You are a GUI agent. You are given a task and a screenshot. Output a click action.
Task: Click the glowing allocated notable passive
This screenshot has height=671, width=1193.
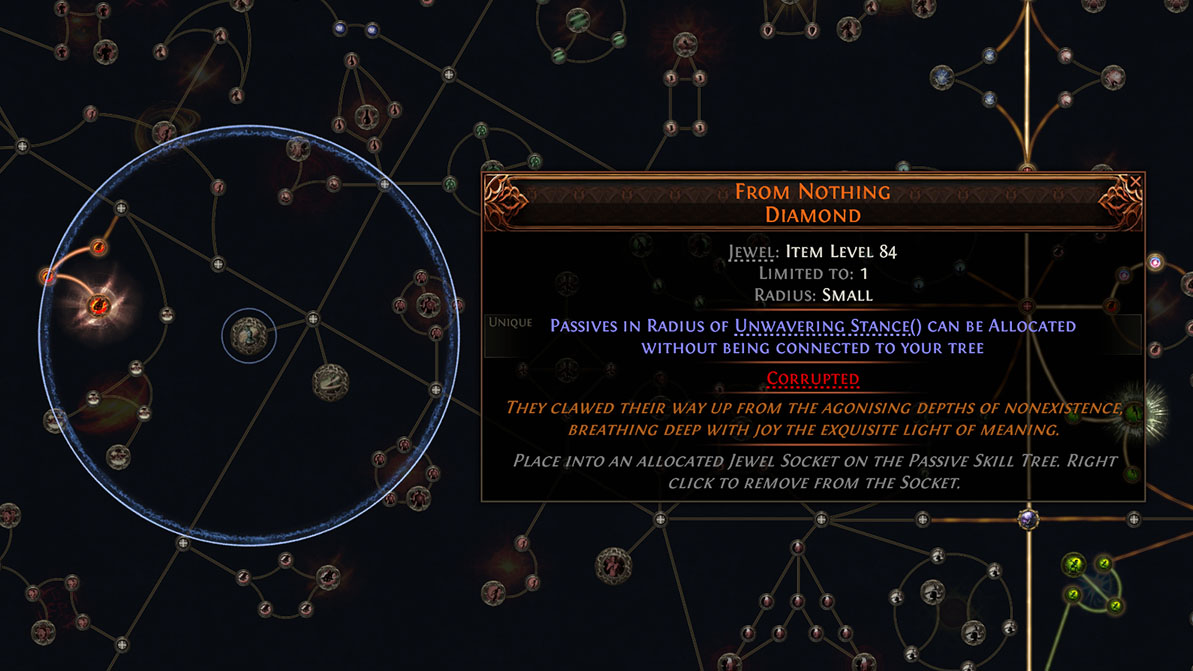pyautogui.click(x=99, y=305)
